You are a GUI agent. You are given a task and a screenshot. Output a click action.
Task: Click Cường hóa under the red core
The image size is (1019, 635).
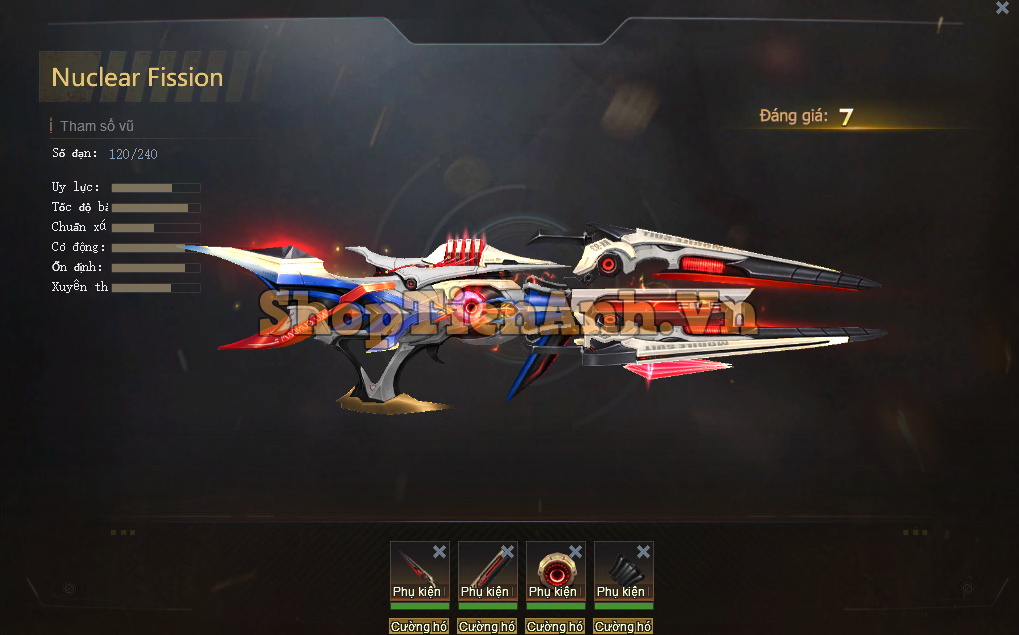[x=555, y=627]
